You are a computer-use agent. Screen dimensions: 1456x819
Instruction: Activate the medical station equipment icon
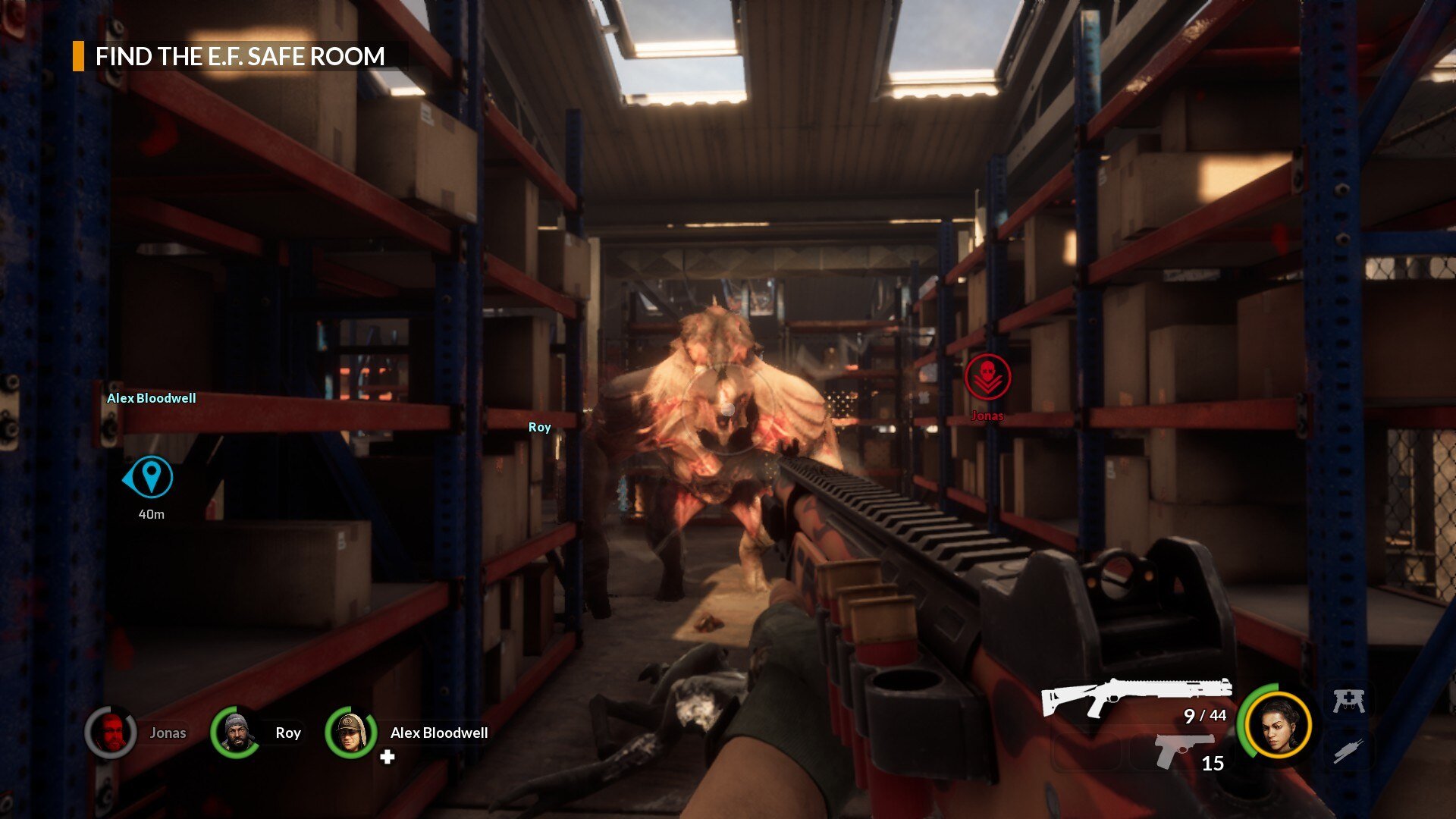tap(1349, 701)
